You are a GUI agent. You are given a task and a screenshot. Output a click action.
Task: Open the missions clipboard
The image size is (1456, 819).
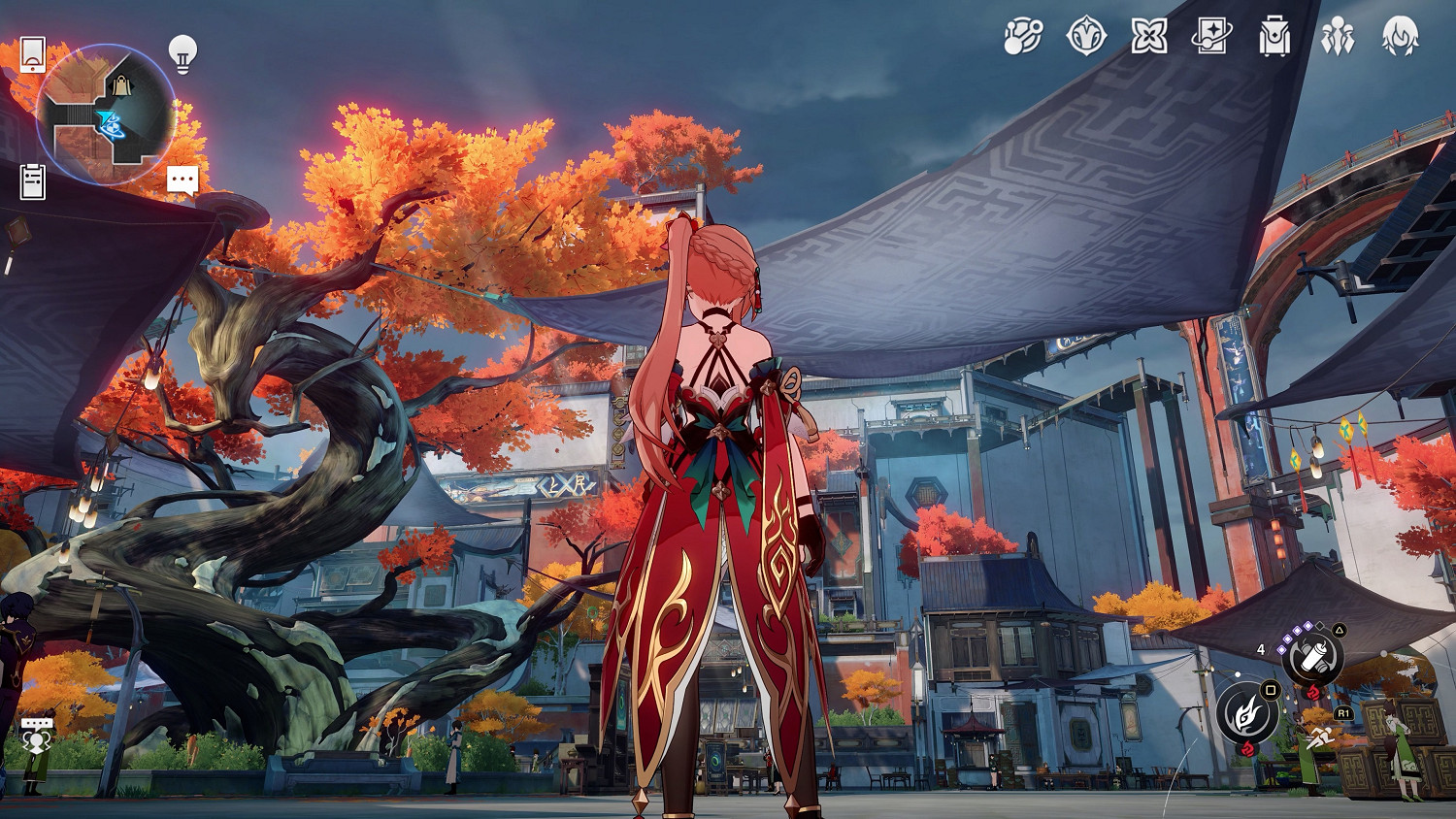[34, 179]
